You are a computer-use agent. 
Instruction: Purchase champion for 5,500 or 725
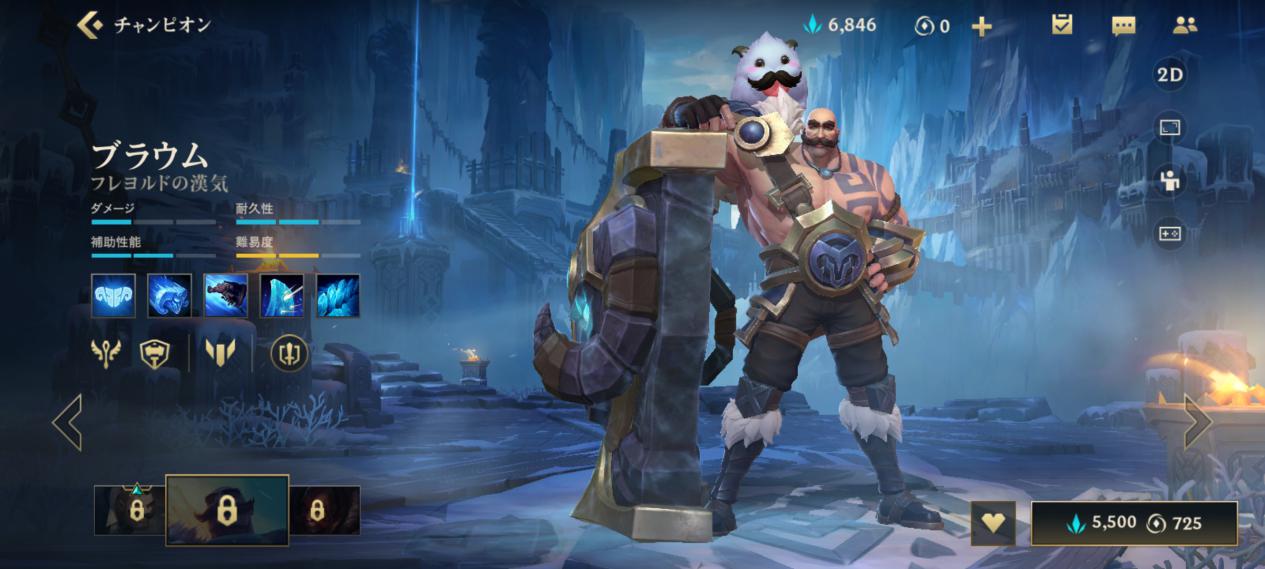coord(1134,523)
